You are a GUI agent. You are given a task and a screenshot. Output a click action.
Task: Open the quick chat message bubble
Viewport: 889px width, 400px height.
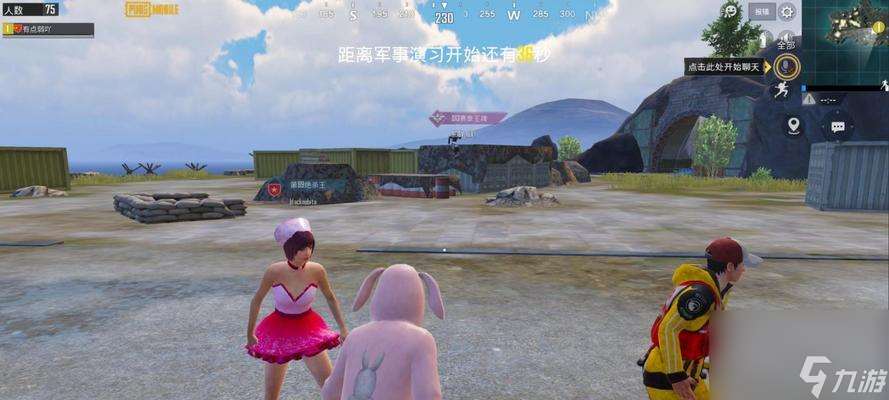coord(837,126)
